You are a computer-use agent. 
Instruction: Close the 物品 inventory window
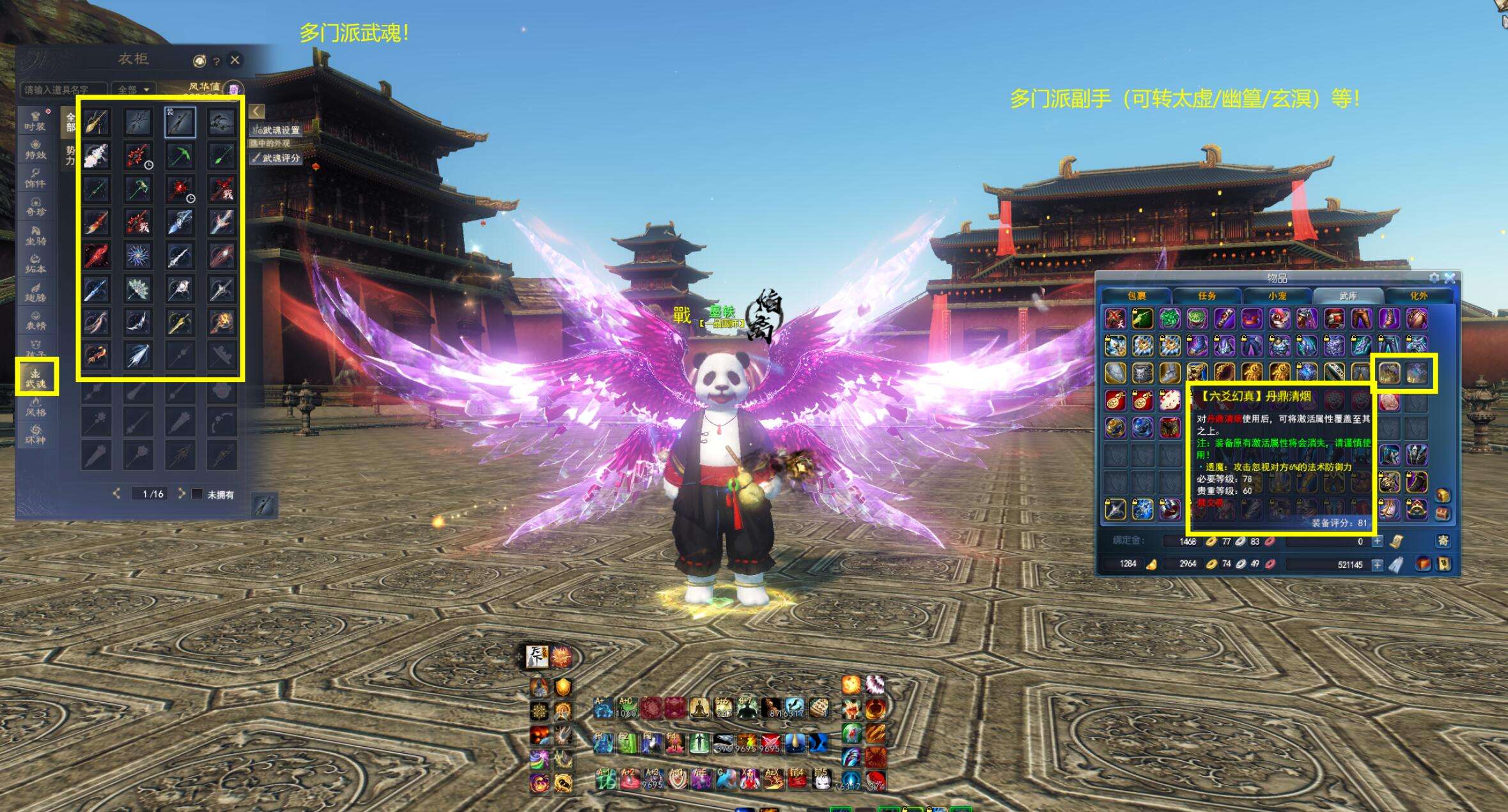point(1450,279)
